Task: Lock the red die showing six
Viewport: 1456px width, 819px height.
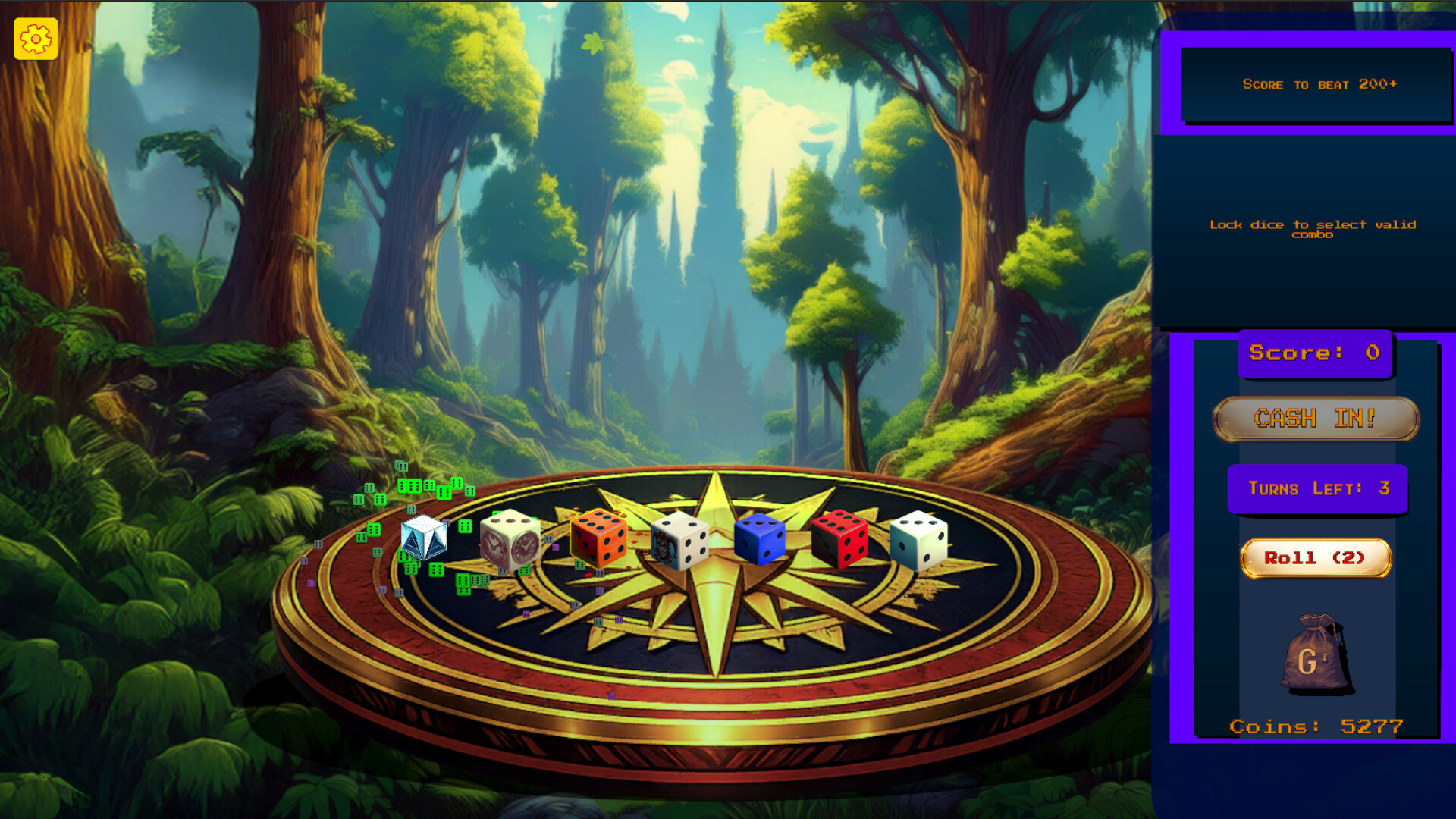Action: [840, 540]
